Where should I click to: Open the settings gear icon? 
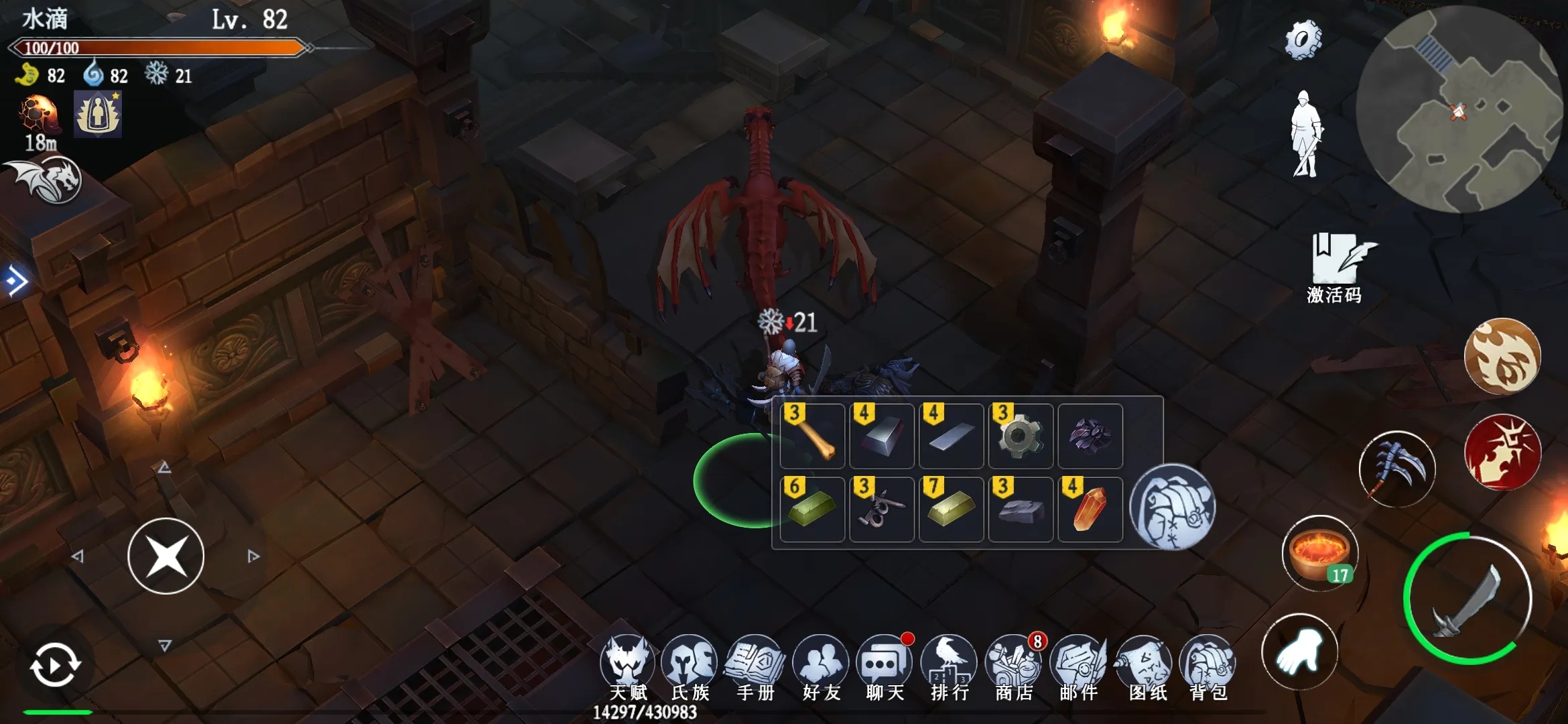coord(1303,40)
